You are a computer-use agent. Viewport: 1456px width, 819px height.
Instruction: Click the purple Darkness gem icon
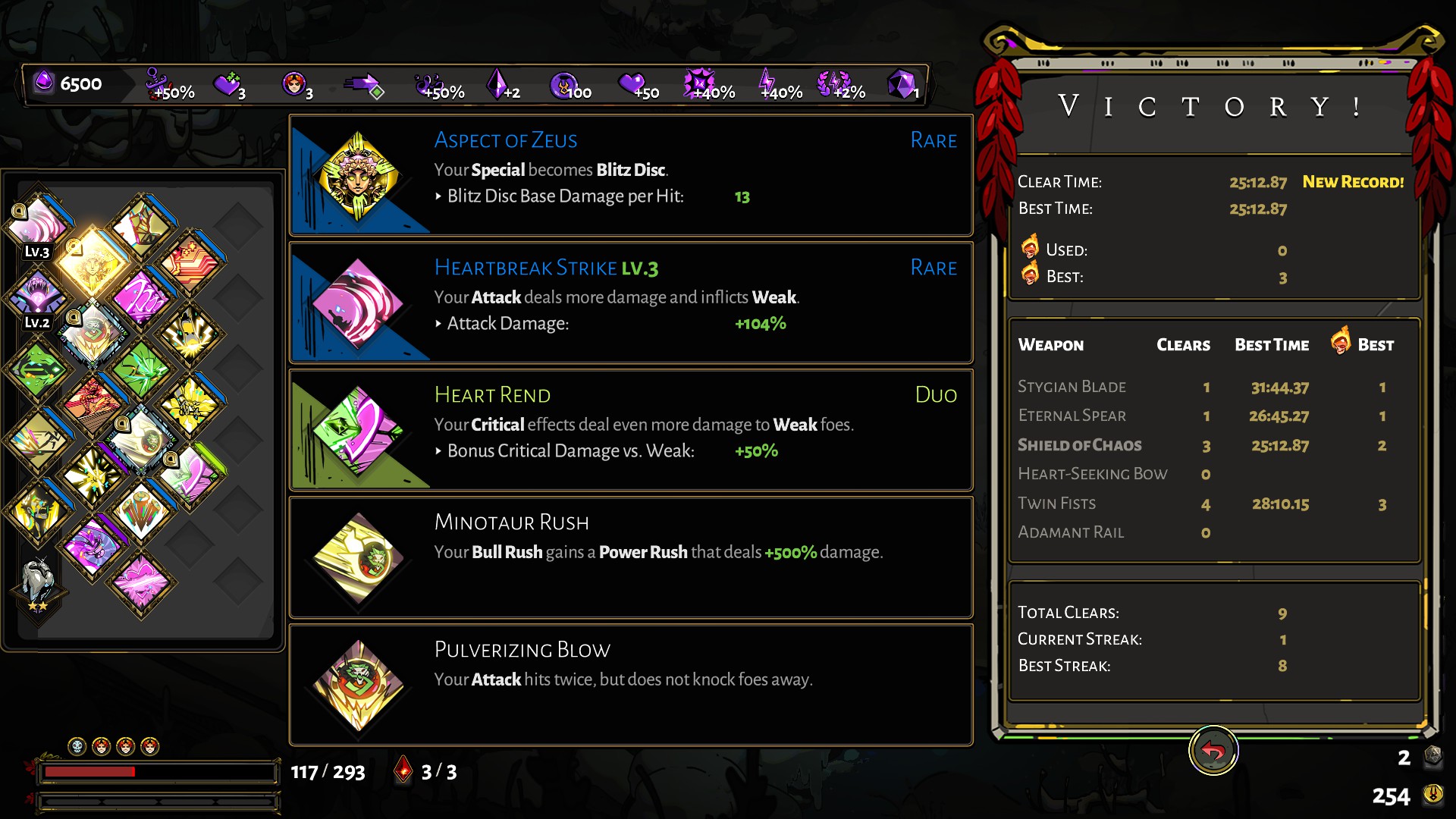tap(45, 82)
